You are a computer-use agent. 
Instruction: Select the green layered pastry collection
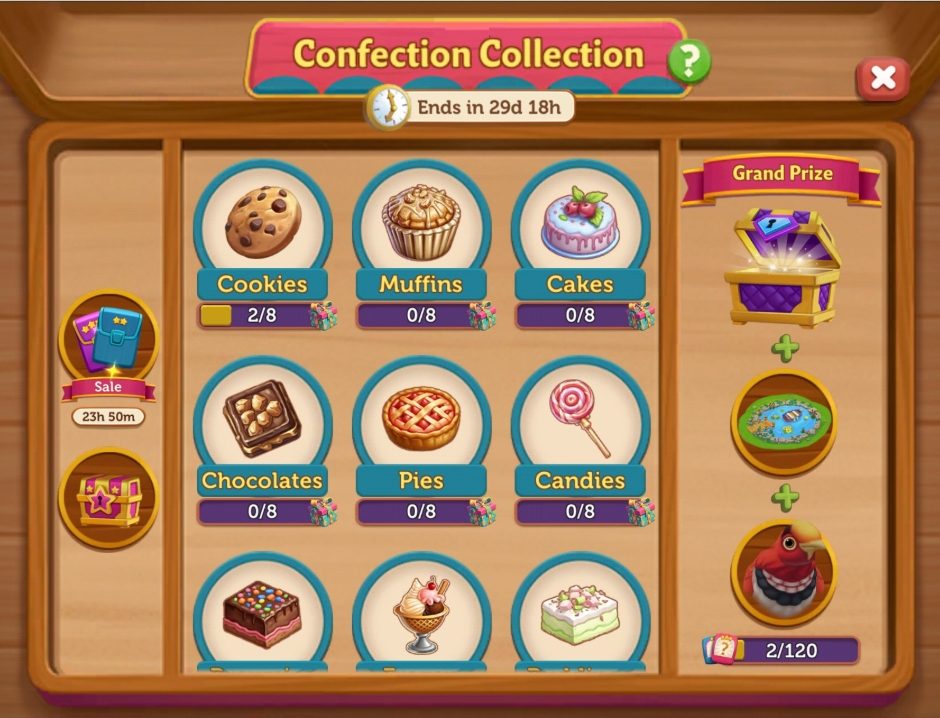(x=580, y=612)
